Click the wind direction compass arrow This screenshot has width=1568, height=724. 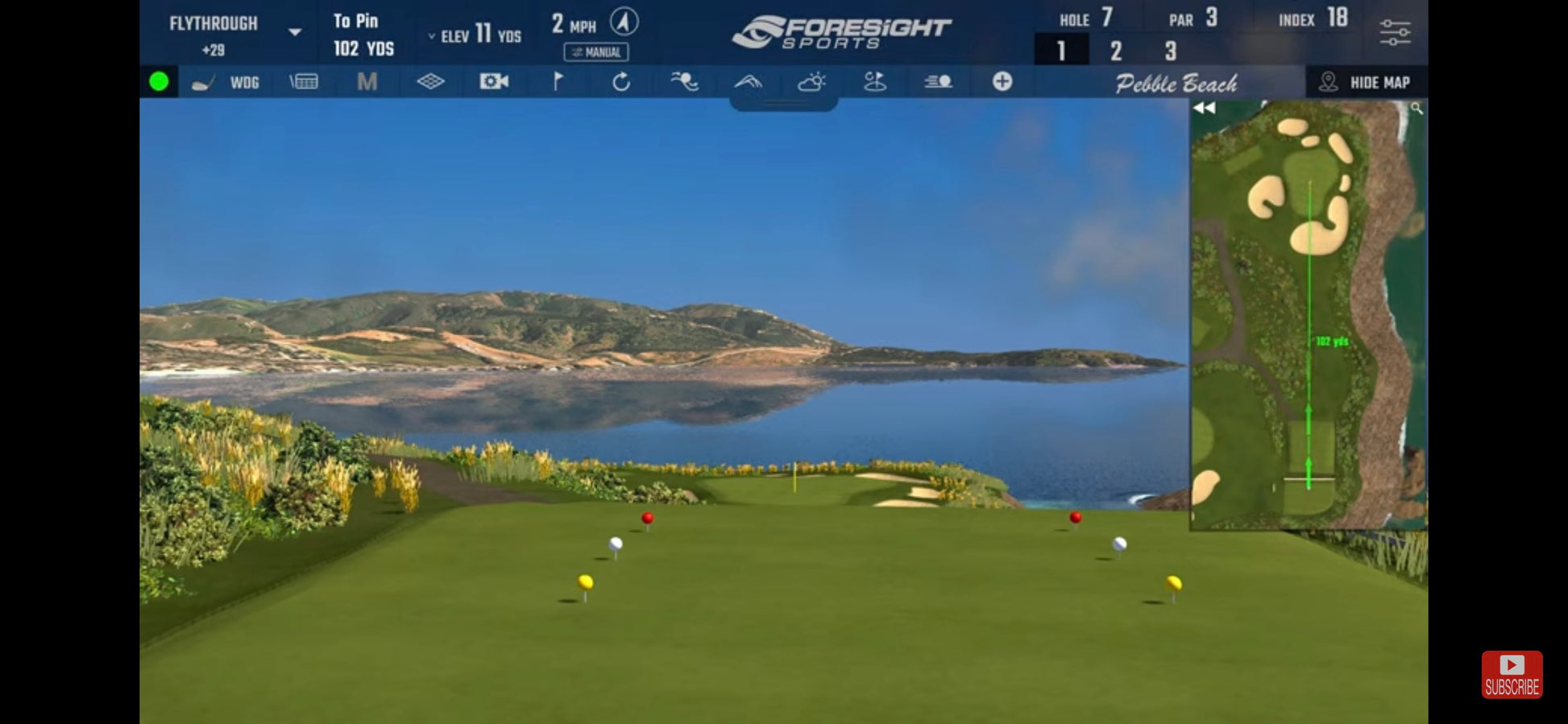point(624,22)
